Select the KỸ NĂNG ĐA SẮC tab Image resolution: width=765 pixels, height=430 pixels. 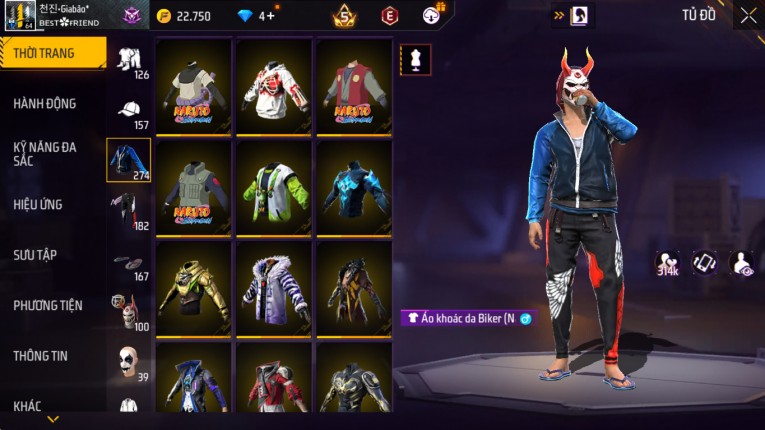[45, 153]
